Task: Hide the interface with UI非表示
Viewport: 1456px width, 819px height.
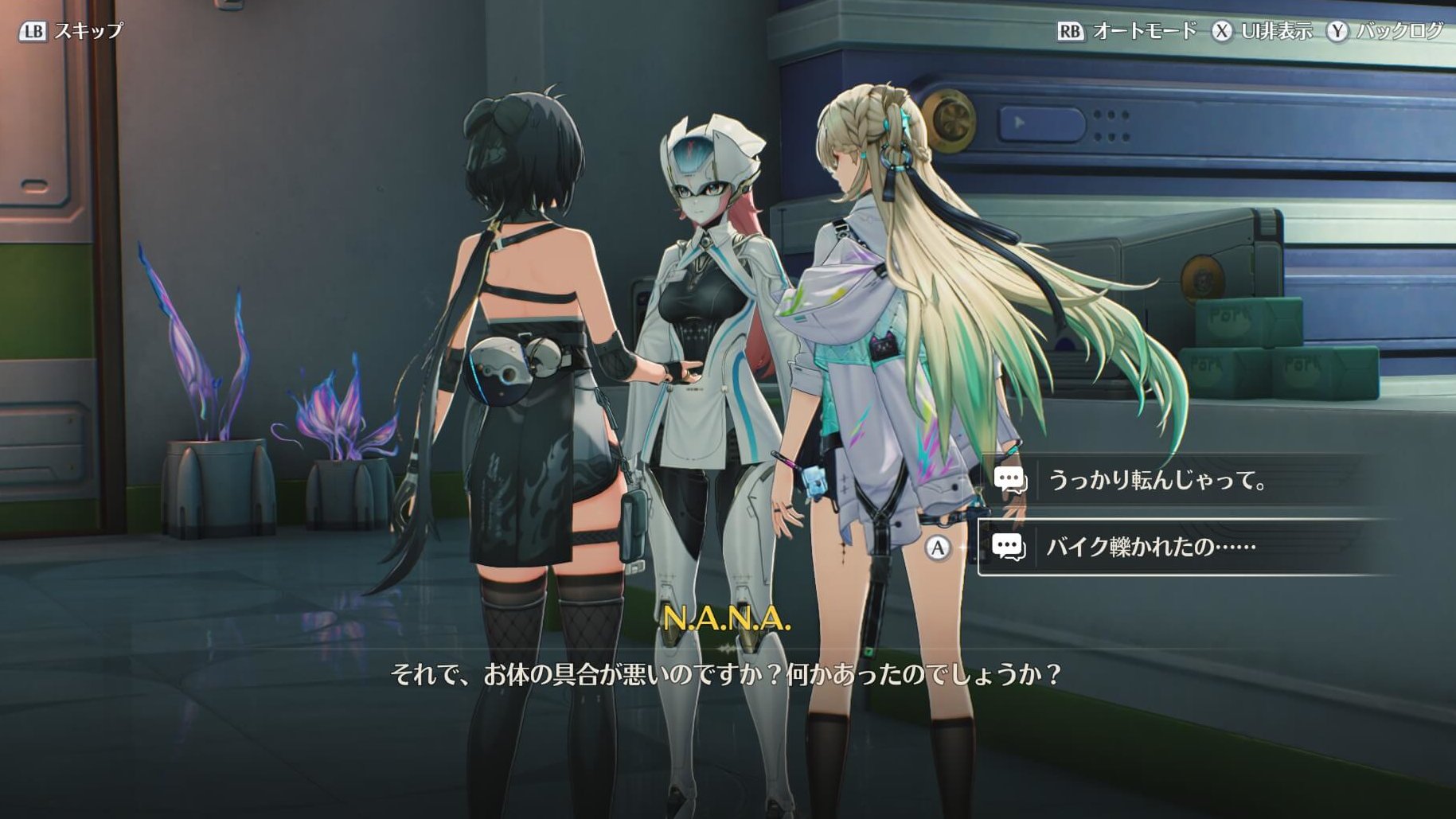Action: pyautogui.click(x=1263, y=31)
